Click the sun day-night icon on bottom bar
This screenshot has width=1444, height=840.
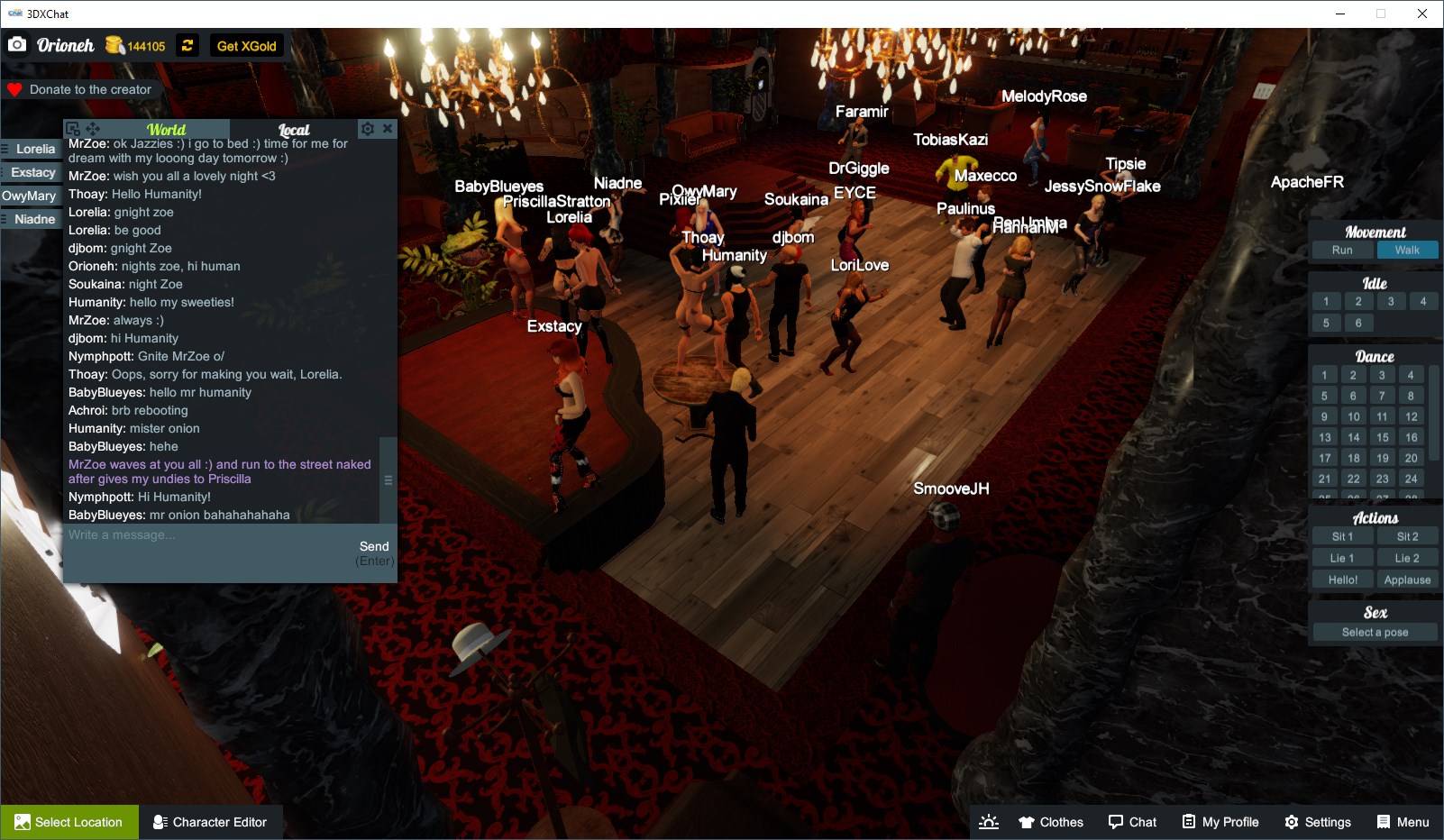(989, 821)
